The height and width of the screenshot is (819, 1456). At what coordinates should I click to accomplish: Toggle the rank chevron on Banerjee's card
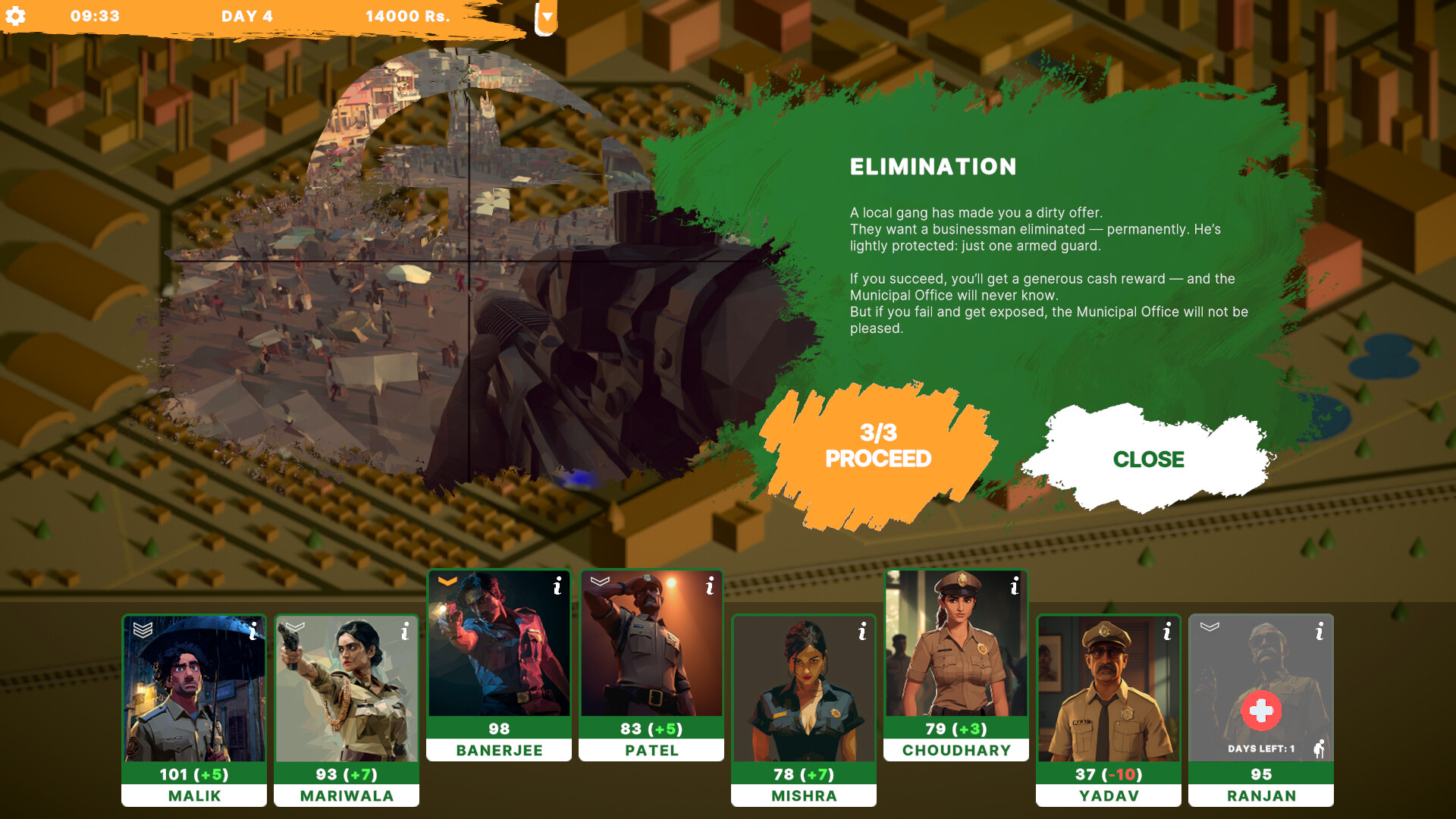[447, 582]
